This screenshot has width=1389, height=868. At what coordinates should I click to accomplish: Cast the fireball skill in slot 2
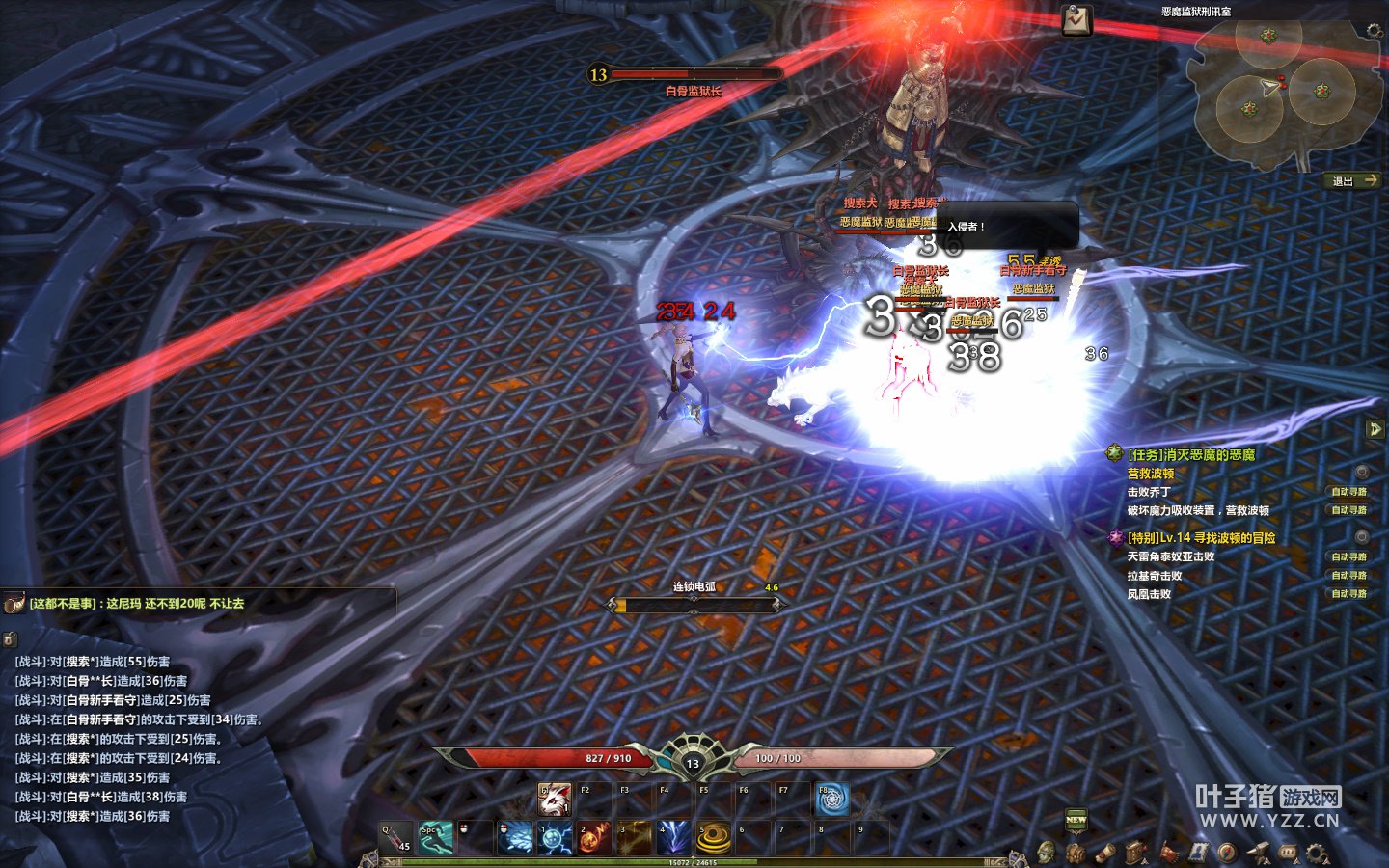594,837
